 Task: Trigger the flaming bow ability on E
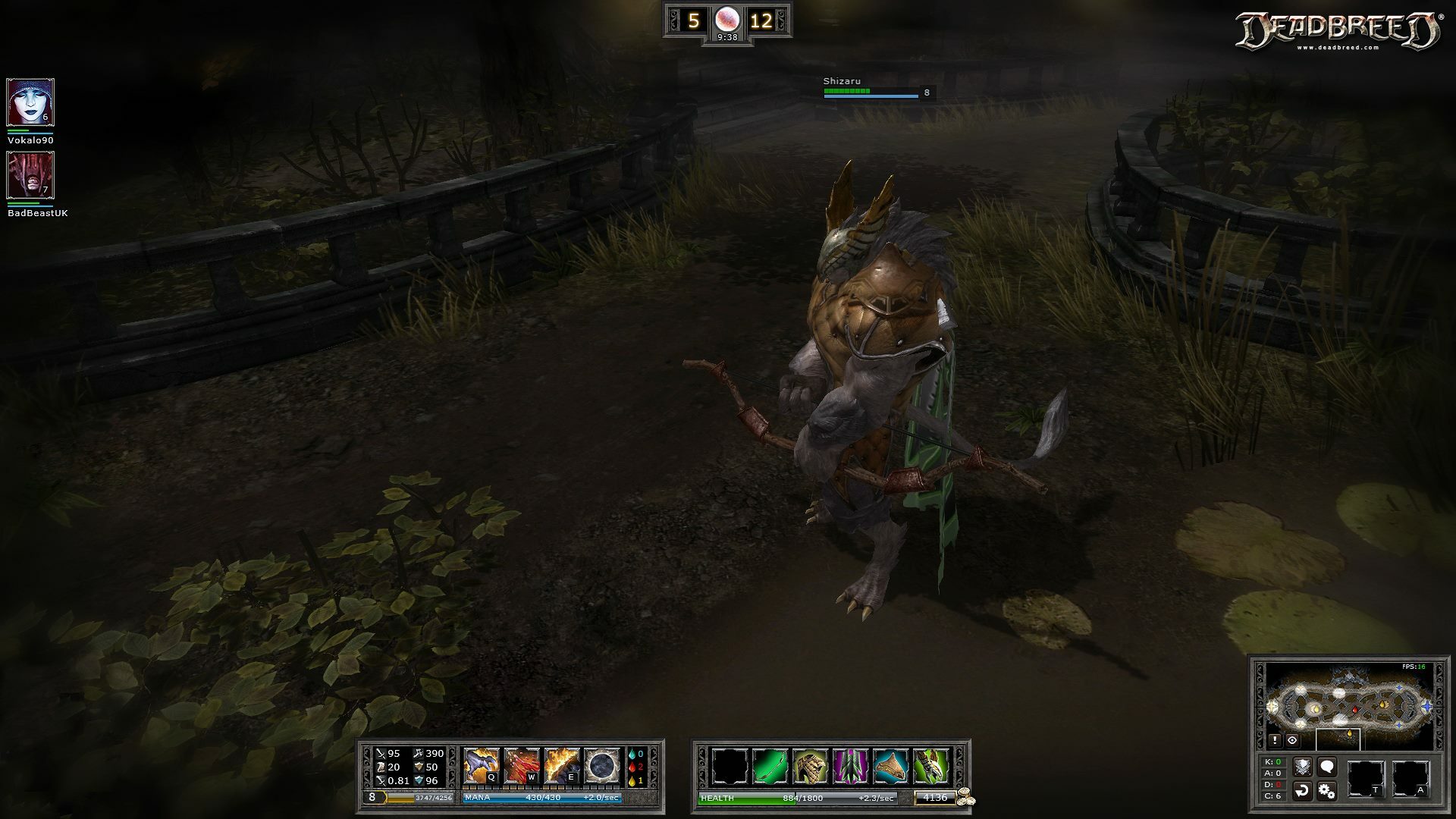pyautogui.click(x=562, y=766)
